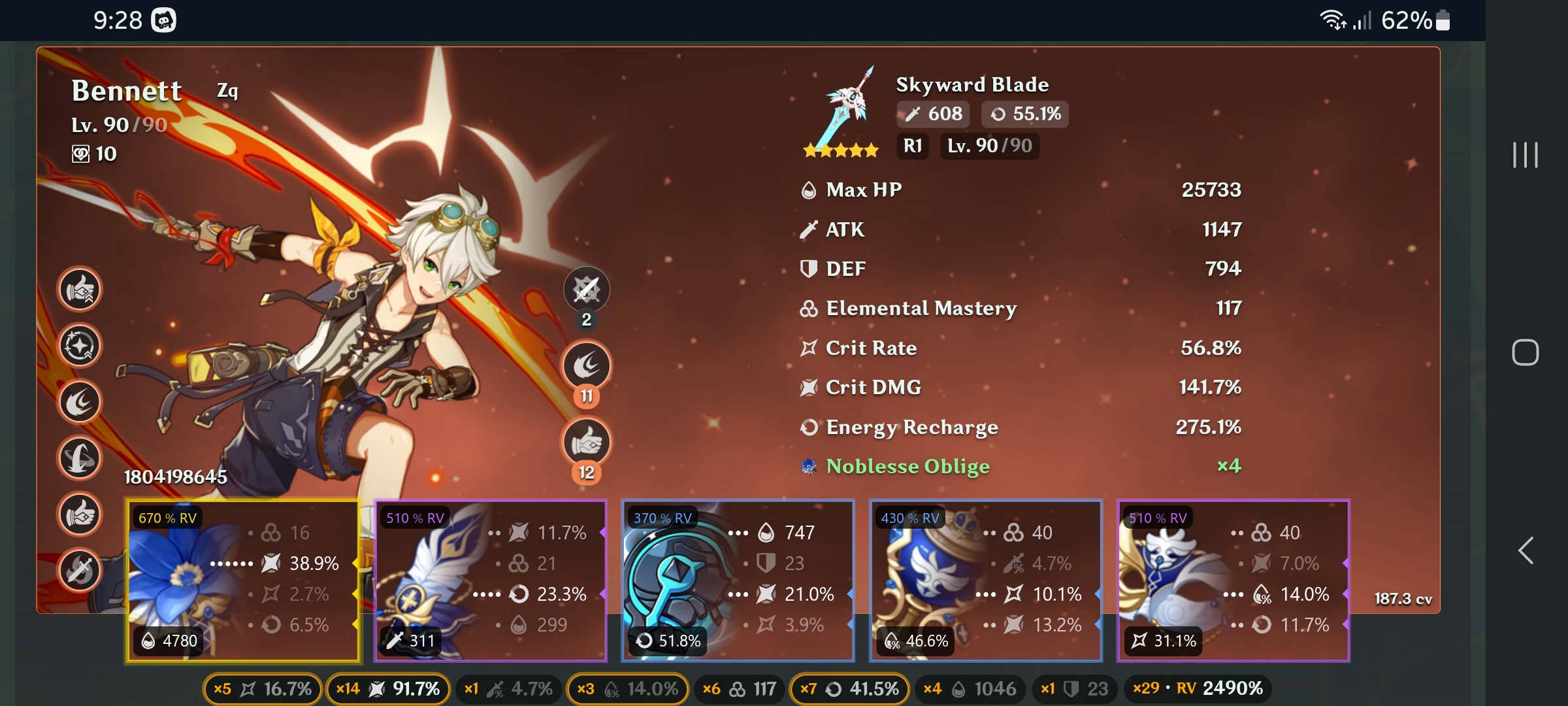Click the Max HP droplet icon
Viewport: 1568px width, 706px height.
point(810,190)
